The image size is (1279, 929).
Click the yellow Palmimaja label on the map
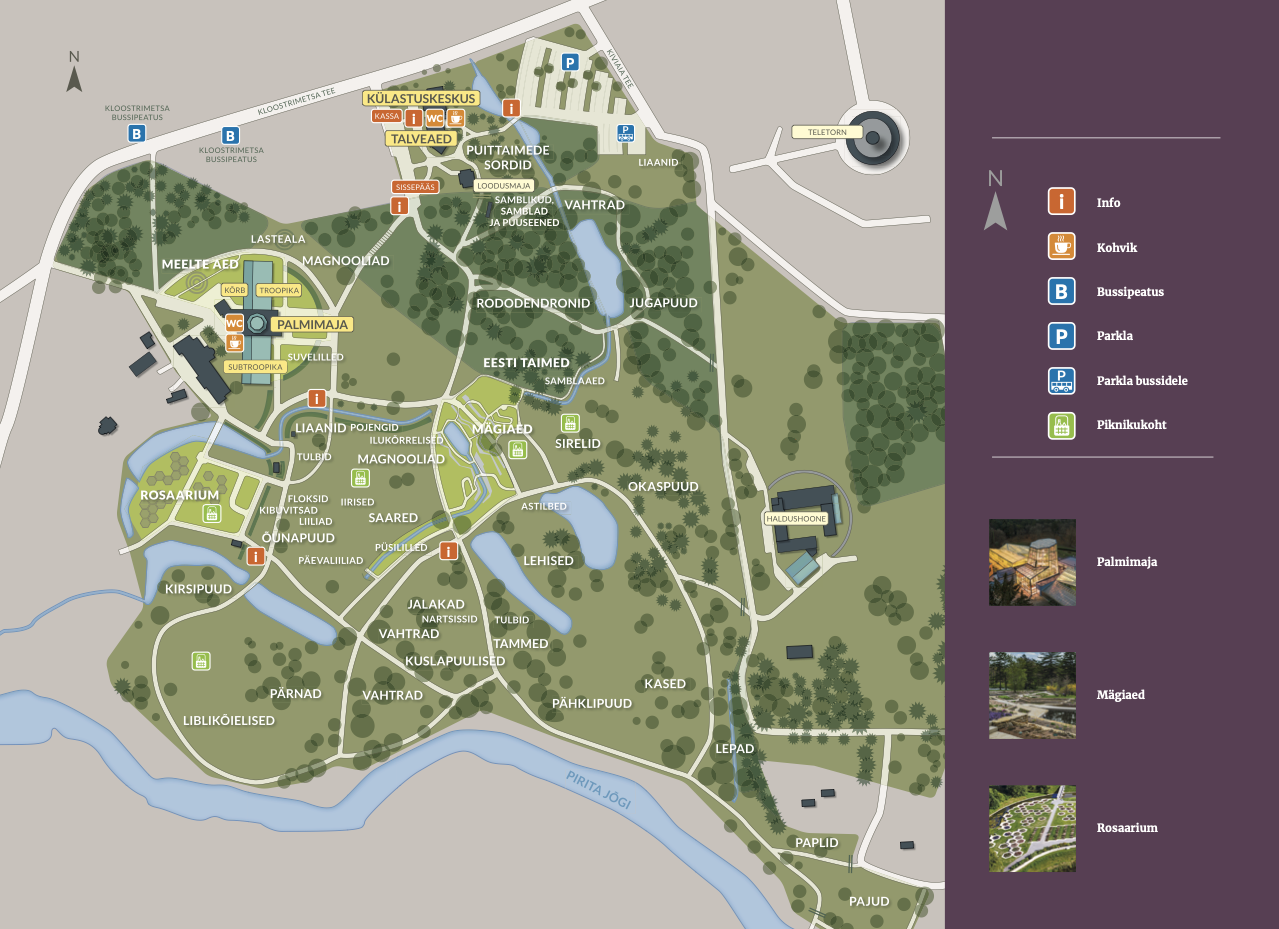coord(313,324)
